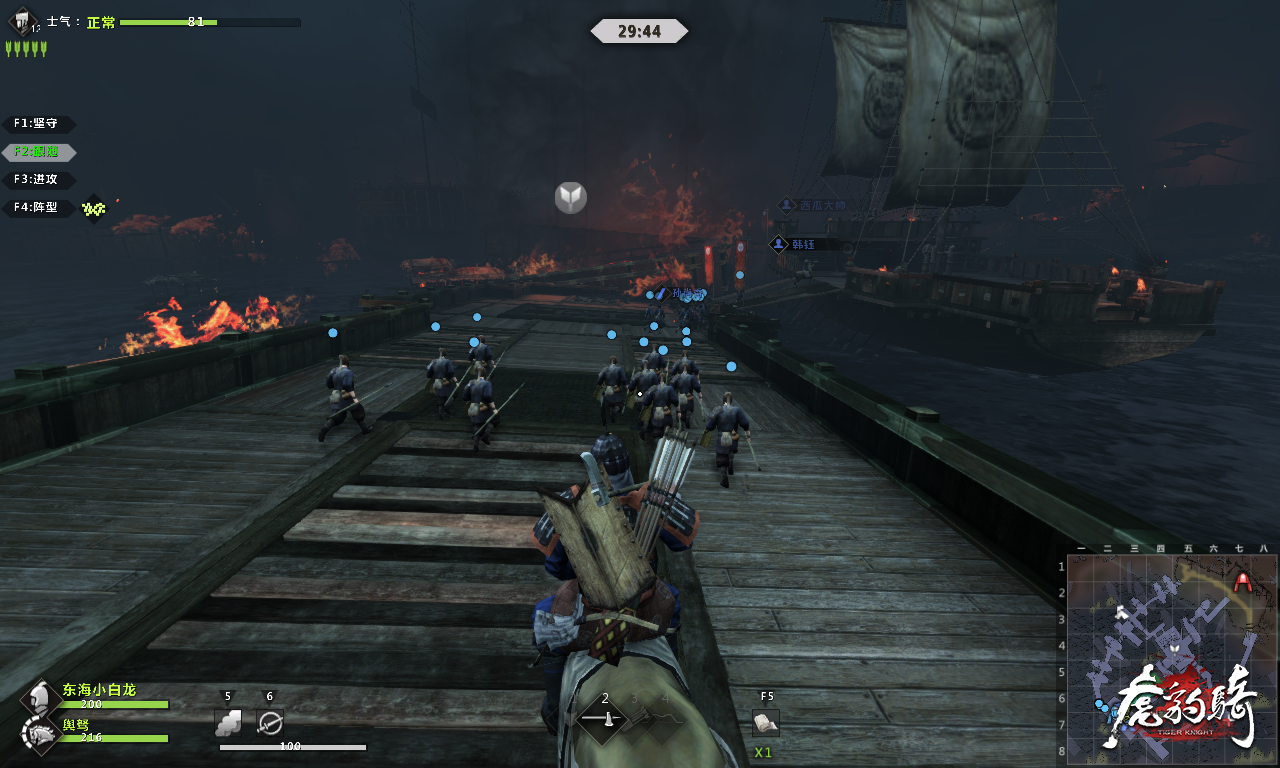Click the horse portrait icon
This screenshot has width=1280, height=768.
[x=39, y=734]
